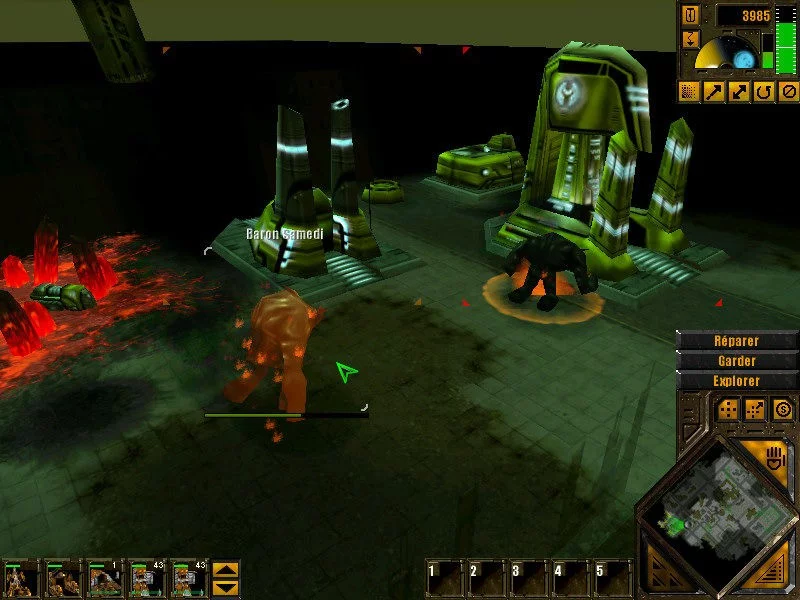The height and width of the screenshot is (600, 800).
Task: Click the crossed-circle stop command icon
Action: [x=788, y=92]
